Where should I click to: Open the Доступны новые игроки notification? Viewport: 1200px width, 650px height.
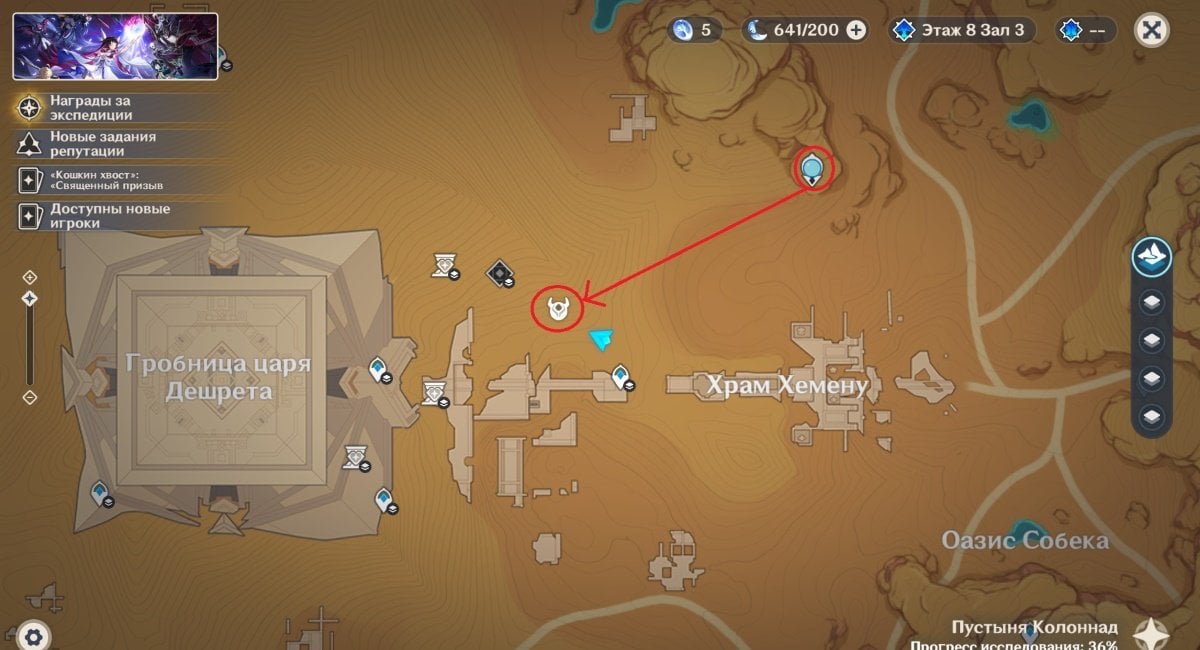coord(90,216)
